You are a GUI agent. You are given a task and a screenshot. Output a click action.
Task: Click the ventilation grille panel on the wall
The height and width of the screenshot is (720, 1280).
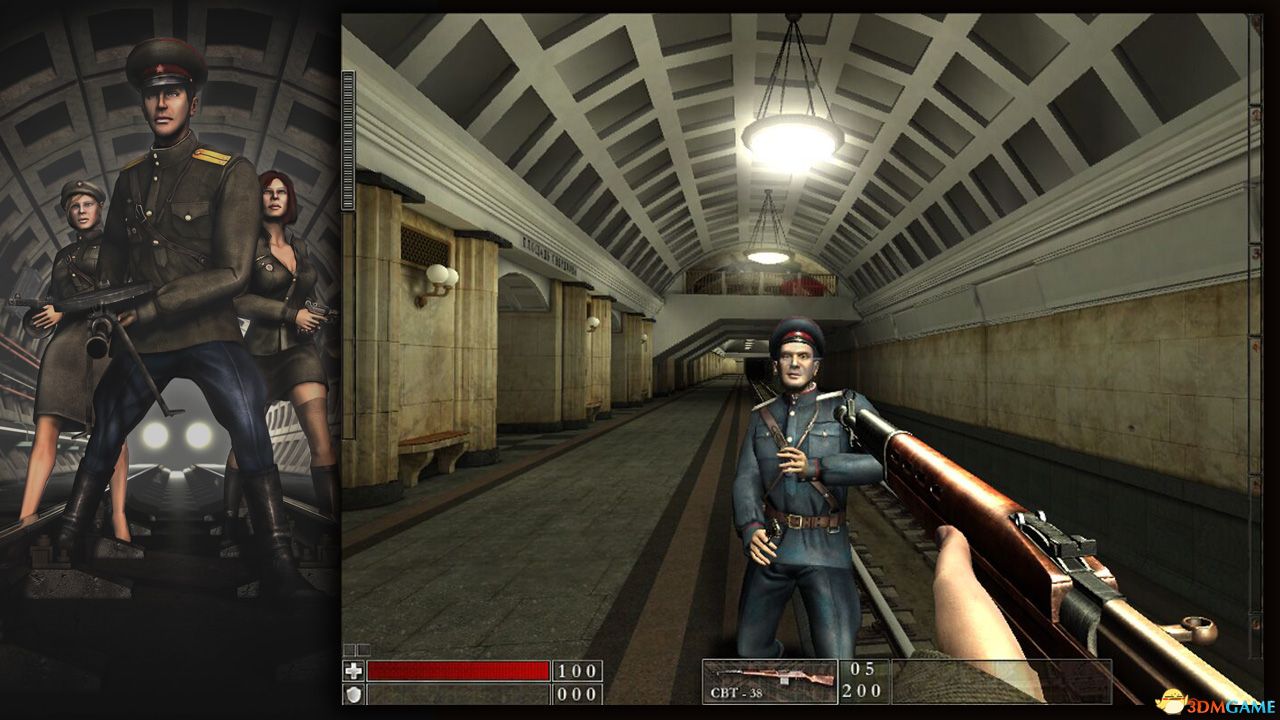[x=424, y=245]
